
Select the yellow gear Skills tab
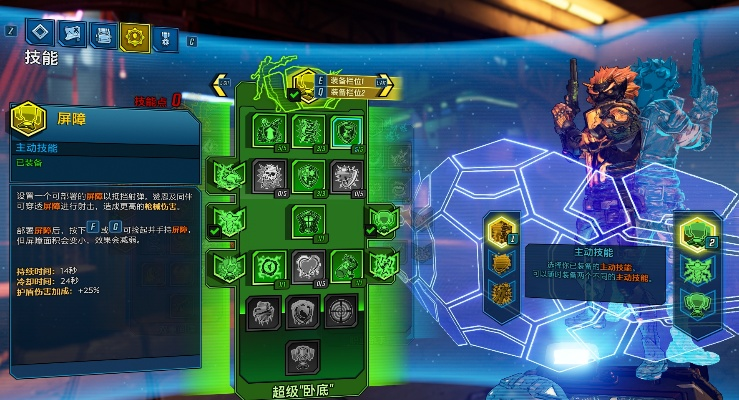pos(133,36)
